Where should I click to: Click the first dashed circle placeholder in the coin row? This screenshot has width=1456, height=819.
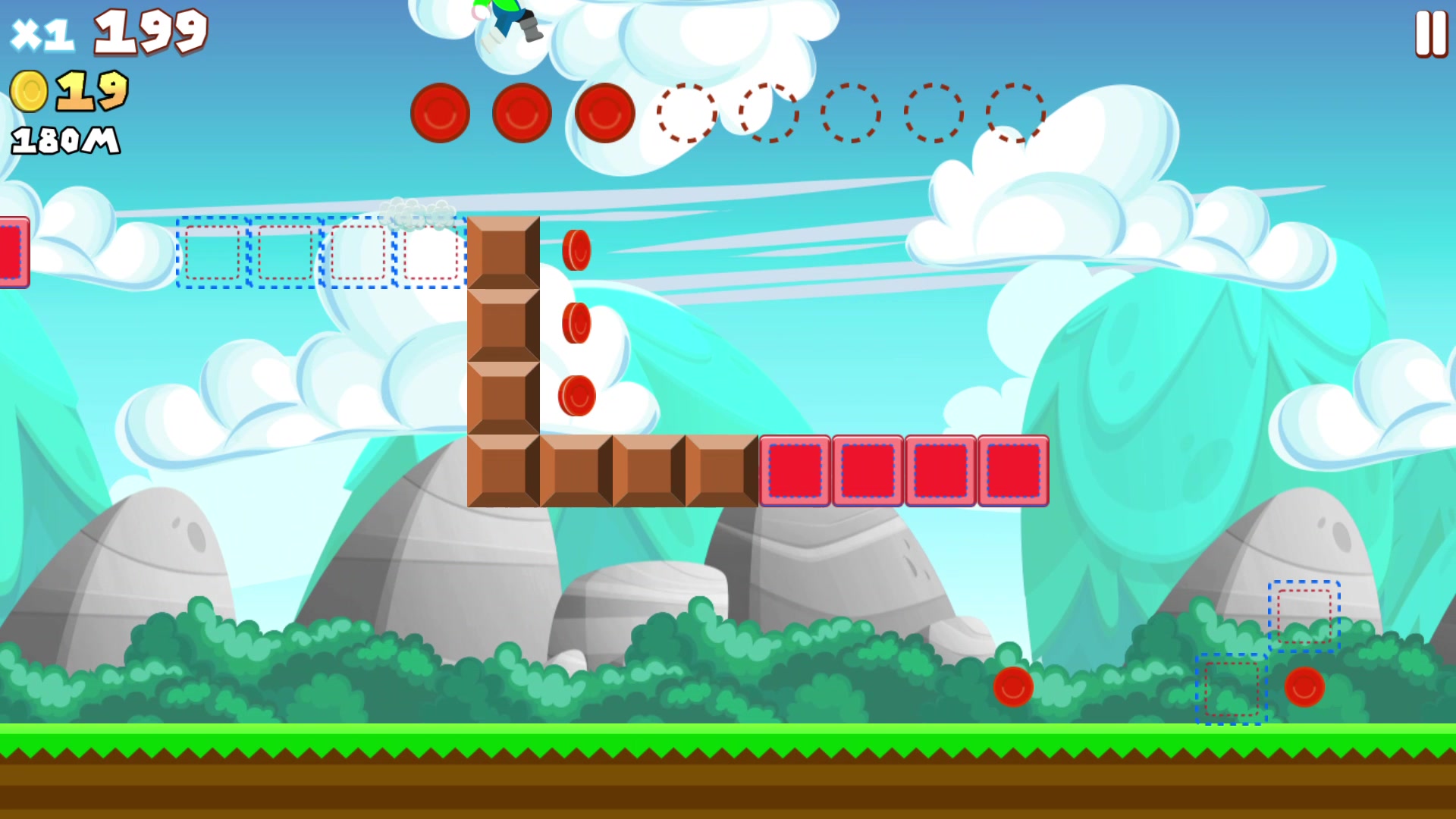pos(686,114)
